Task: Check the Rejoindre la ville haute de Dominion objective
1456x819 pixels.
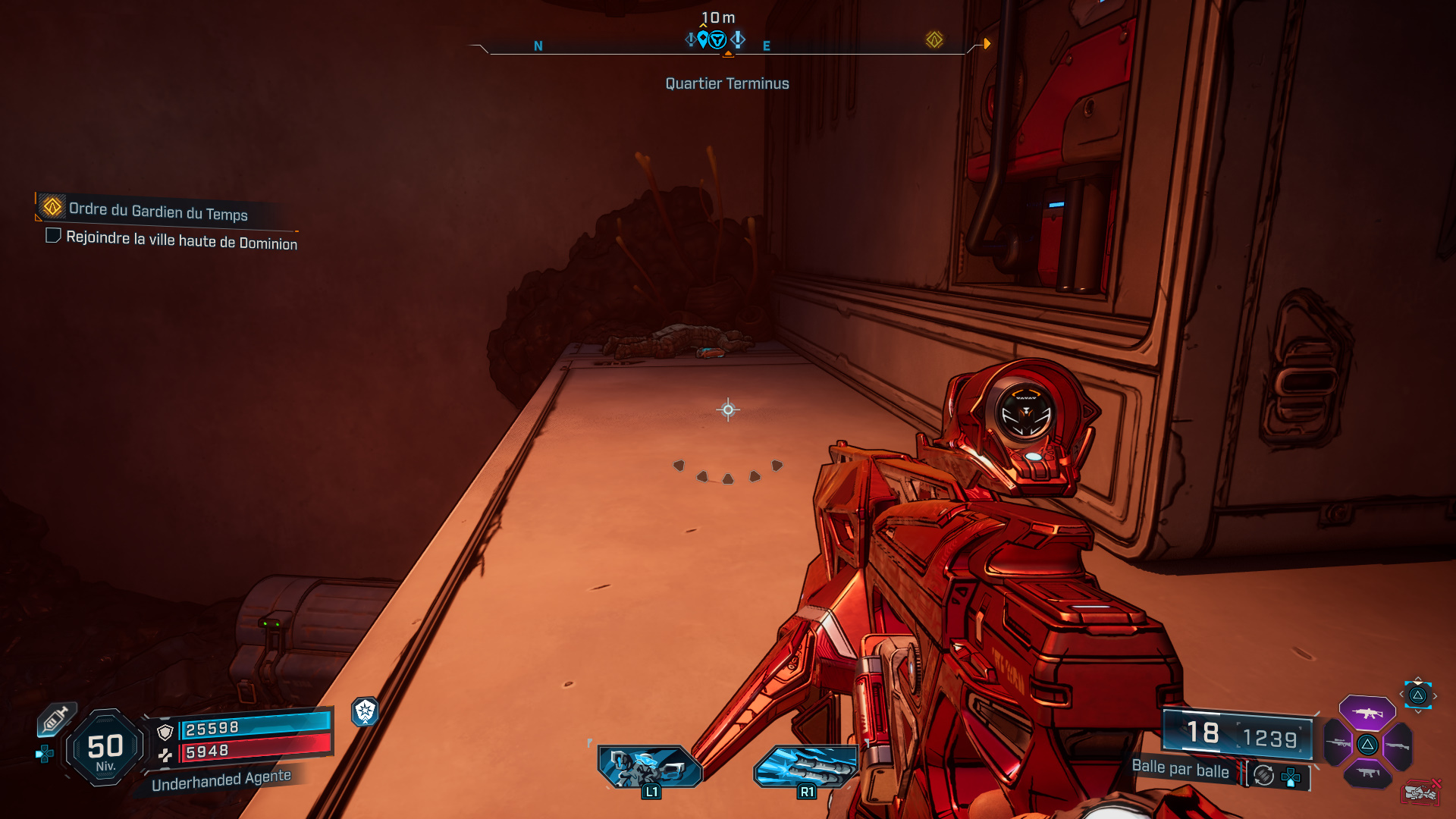Action: 52,237
